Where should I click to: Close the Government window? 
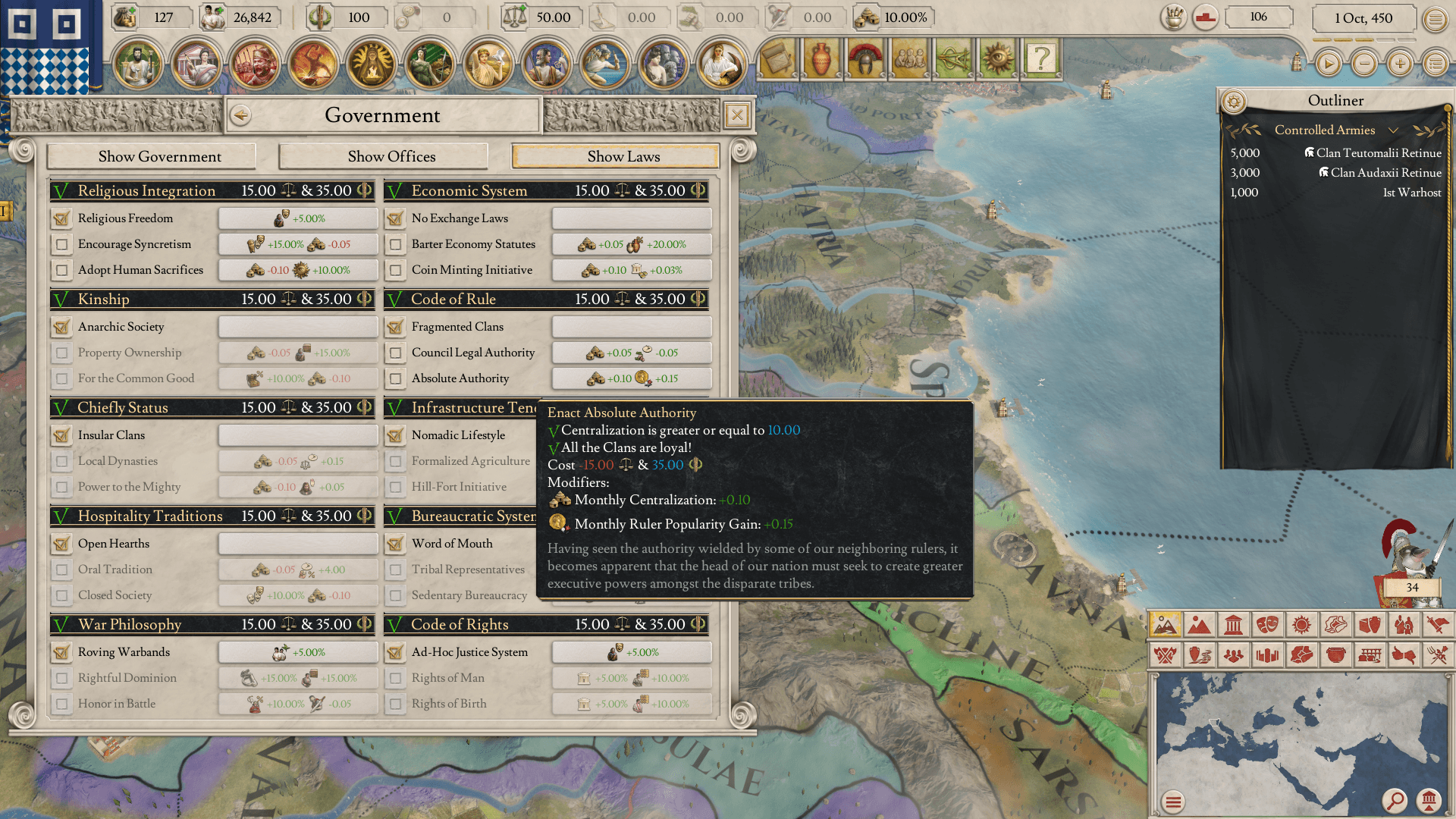[736, 115]
